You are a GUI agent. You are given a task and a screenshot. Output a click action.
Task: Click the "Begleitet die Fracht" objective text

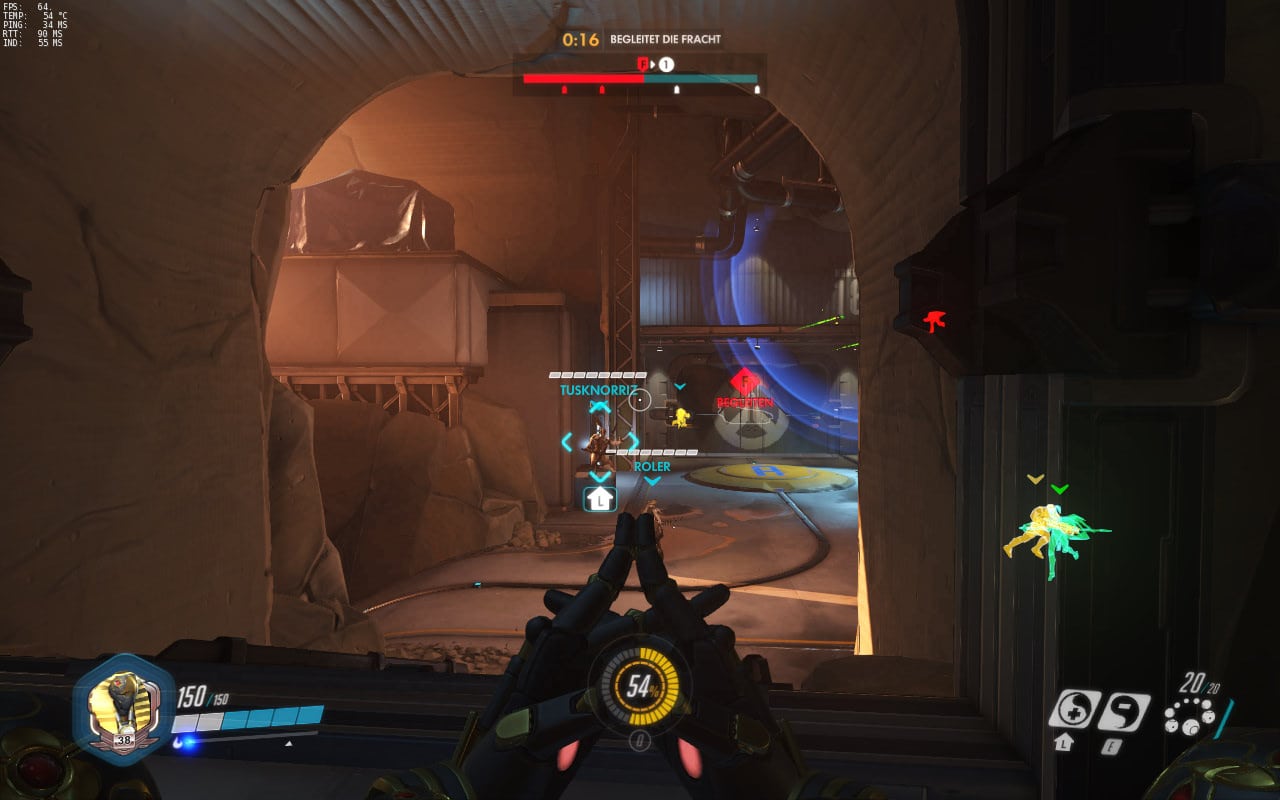tap(665, 40)
